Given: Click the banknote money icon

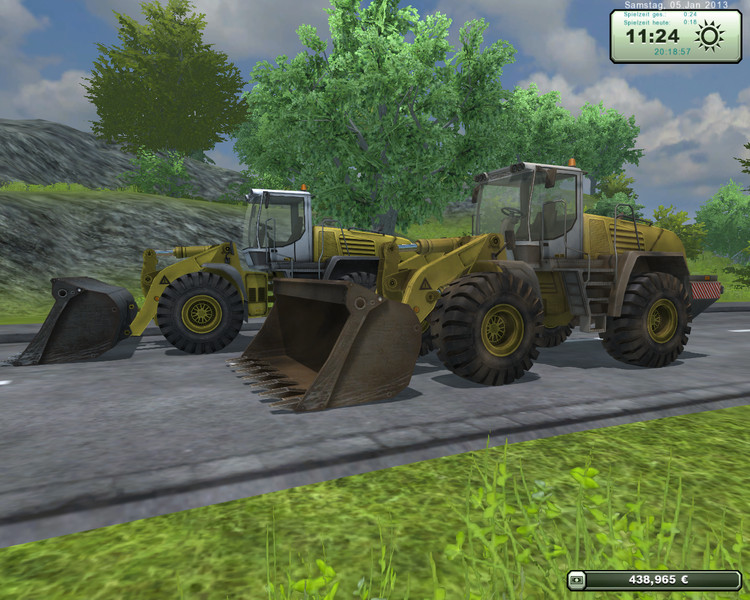Looking at the screenshot, I should [577, 580].
